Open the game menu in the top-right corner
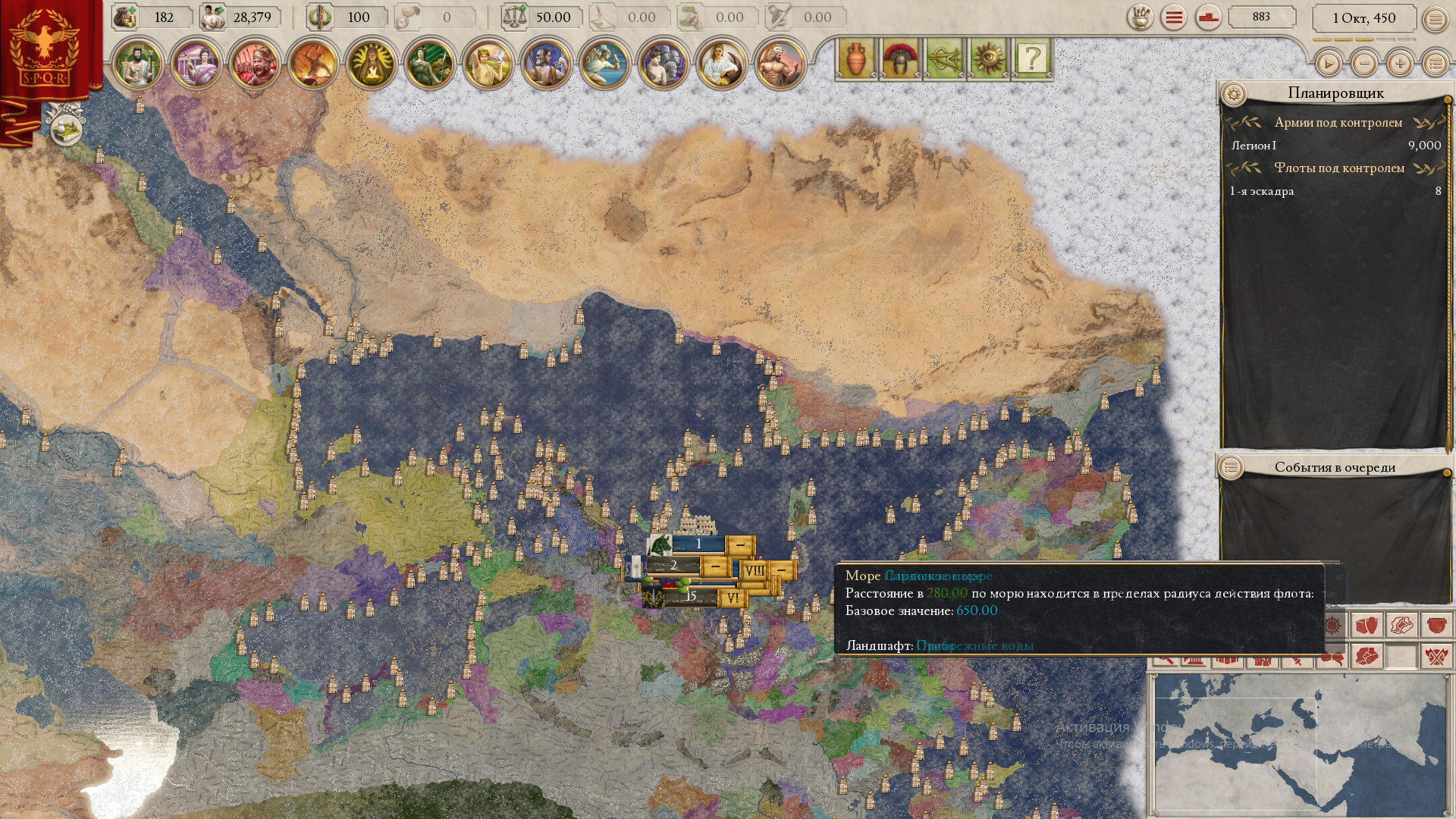 [x=1434, y=19]
